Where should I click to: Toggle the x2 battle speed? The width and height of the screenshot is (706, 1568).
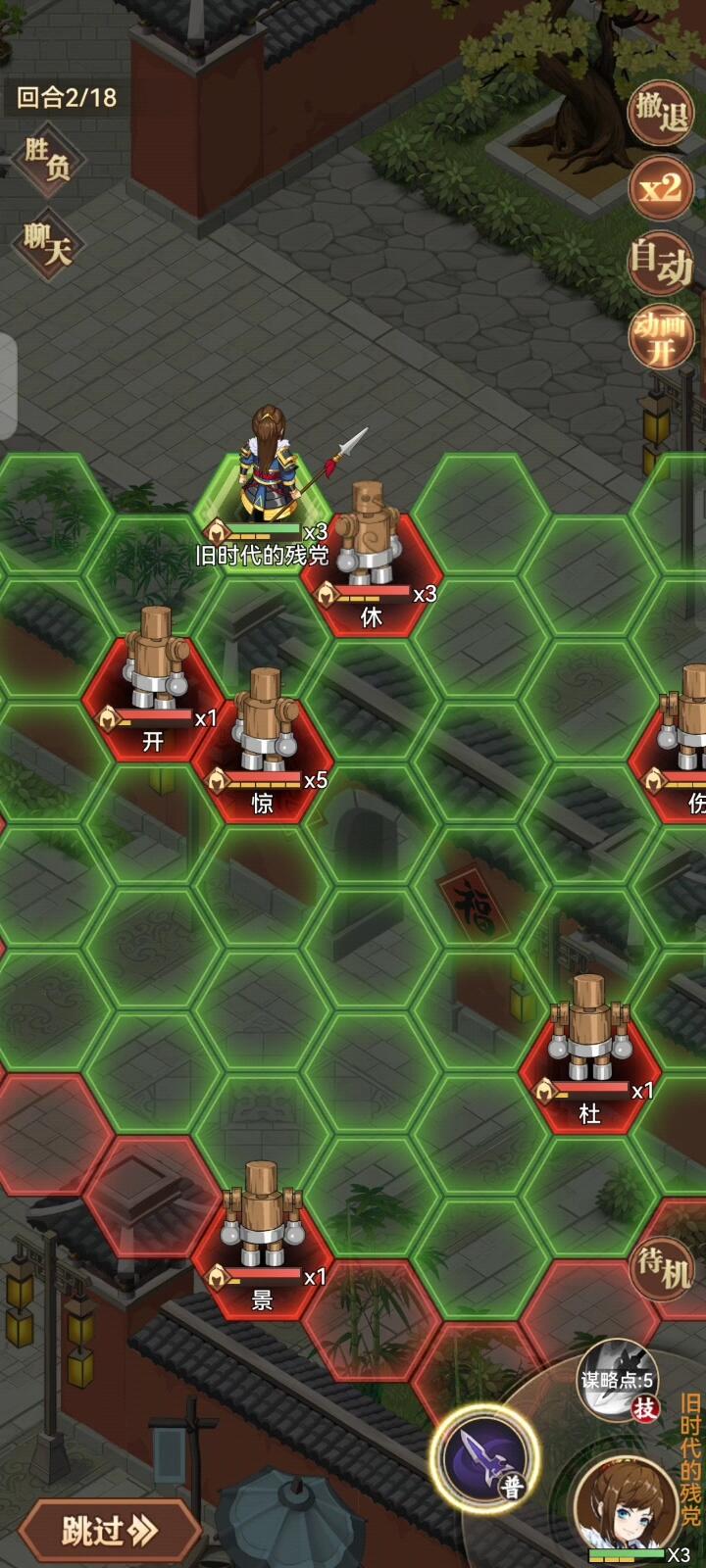[660, 186]
